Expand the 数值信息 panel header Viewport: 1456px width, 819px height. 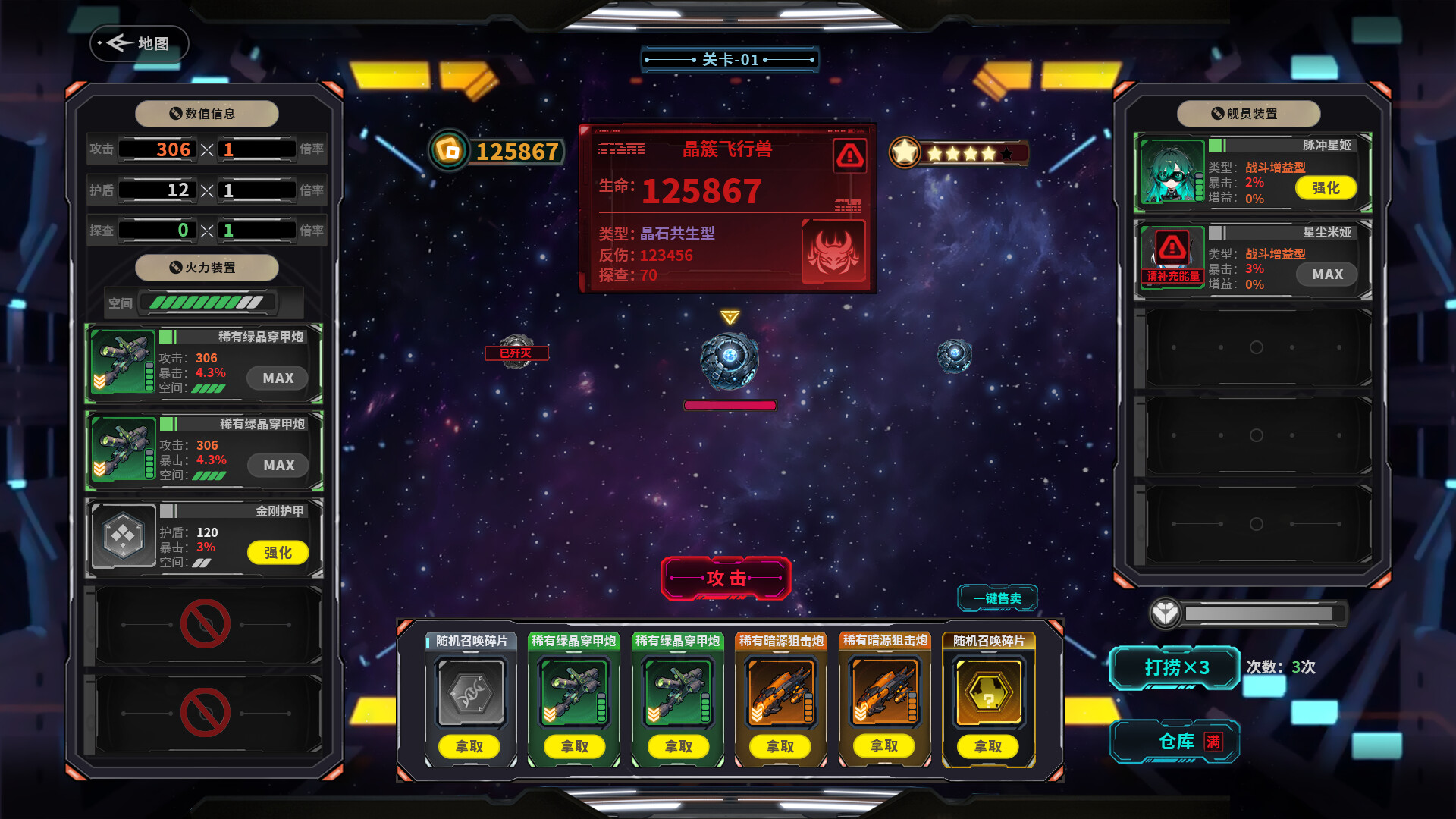pyautogui.click(x=206, y=113)
